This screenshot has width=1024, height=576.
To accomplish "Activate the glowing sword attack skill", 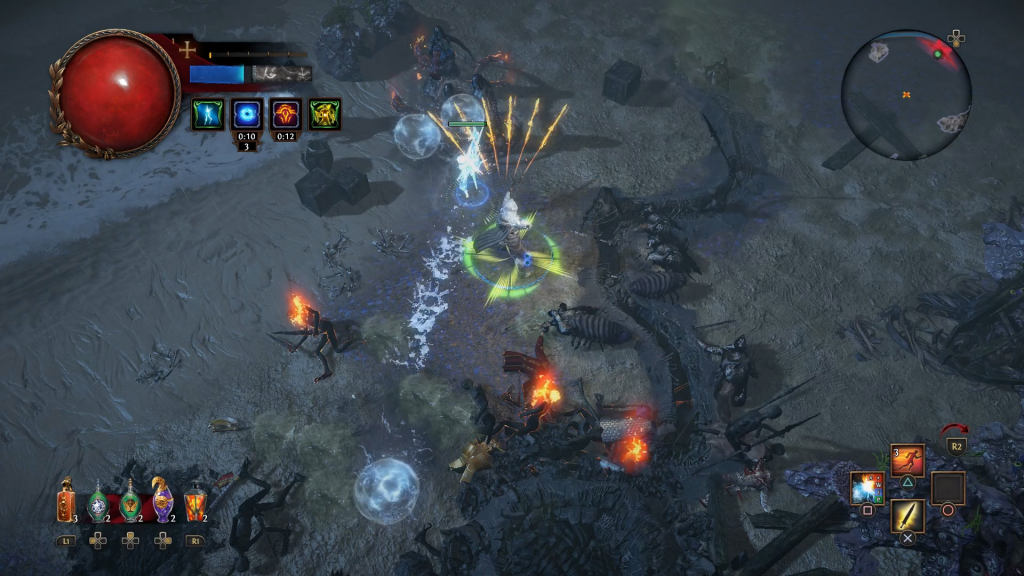I will click(907, 516).
